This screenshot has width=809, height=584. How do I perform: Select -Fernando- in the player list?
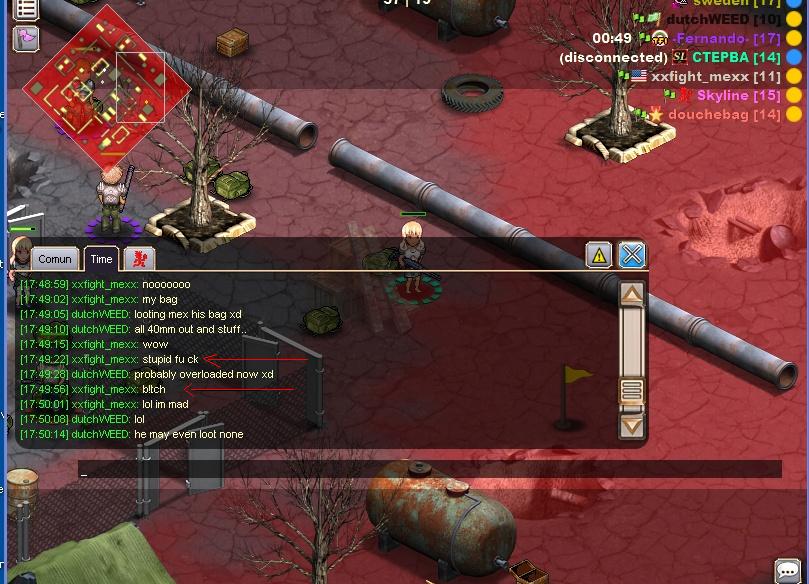point(726,38)
